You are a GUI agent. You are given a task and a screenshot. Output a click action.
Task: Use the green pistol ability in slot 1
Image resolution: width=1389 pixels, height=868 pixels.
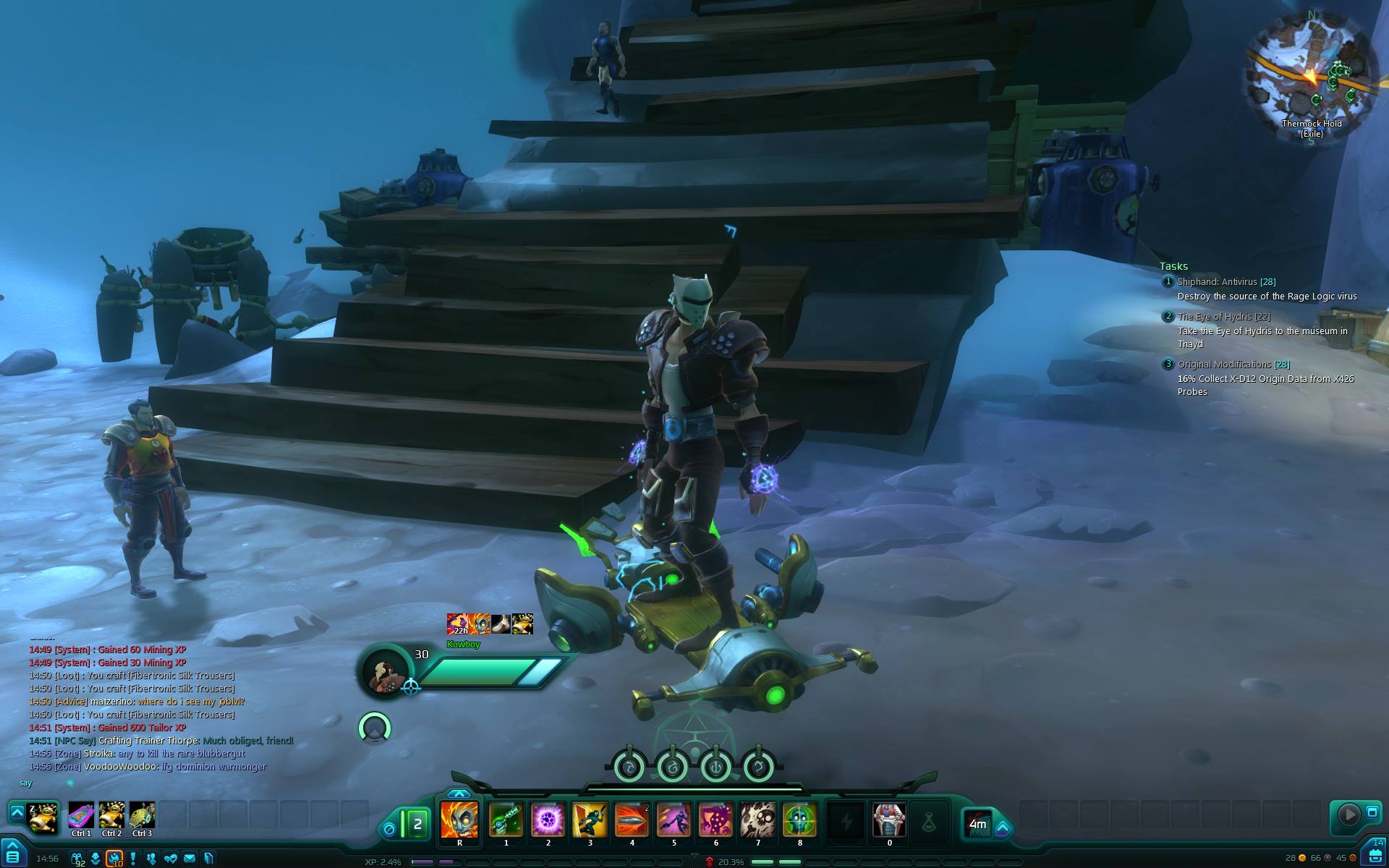pos(506,820)
